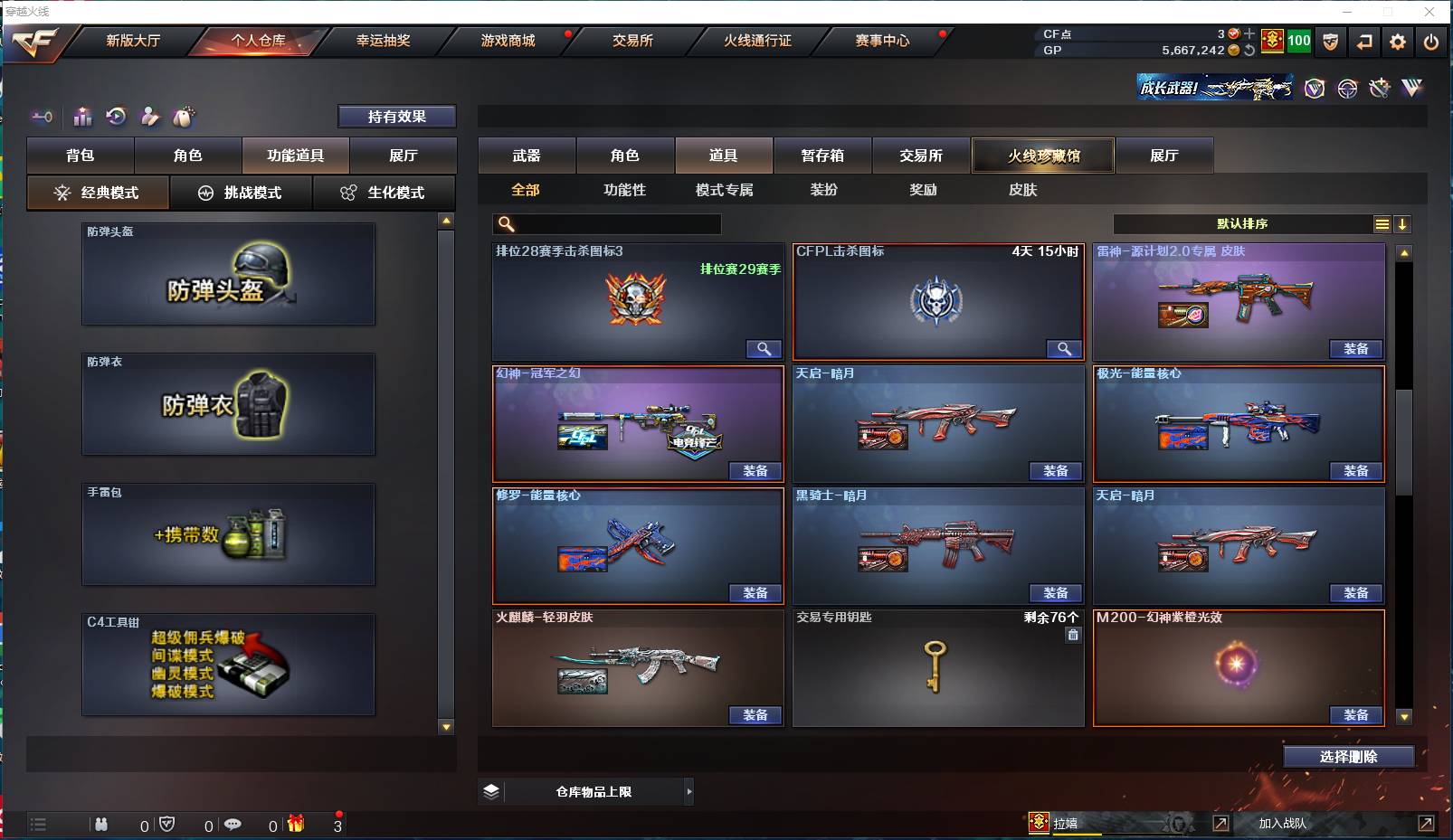Screen dimensions: 1453x840
Task: Click the power/exit icon at top right
Action: click(x=1431, y=42)
